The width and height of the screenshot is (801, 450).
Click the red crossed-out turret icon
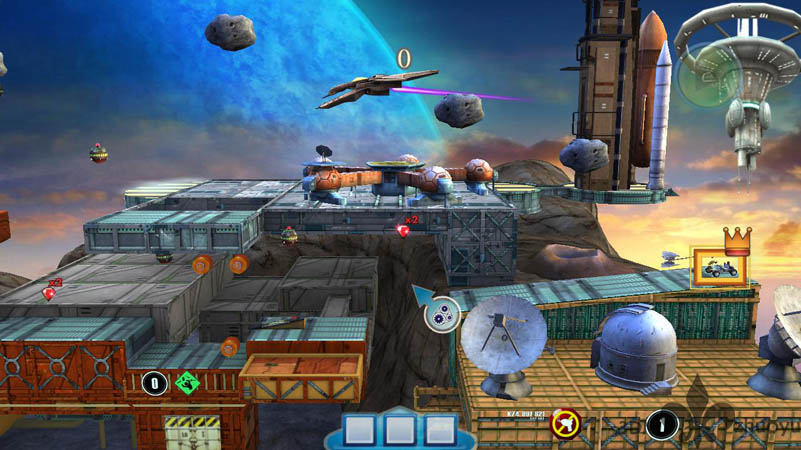[567, 422]
